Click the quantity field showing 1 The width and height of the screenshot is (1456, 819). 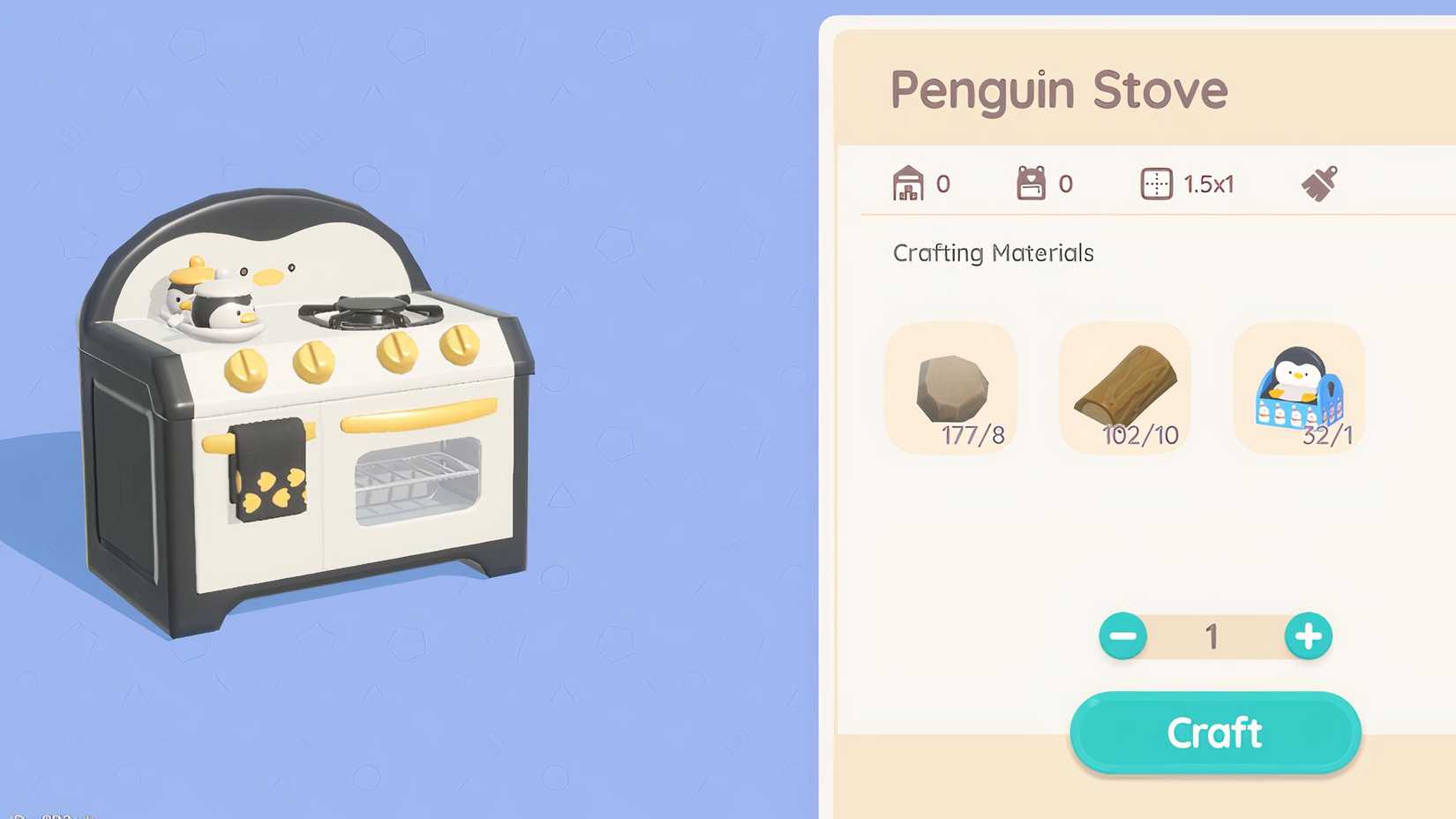(1212, 636)
